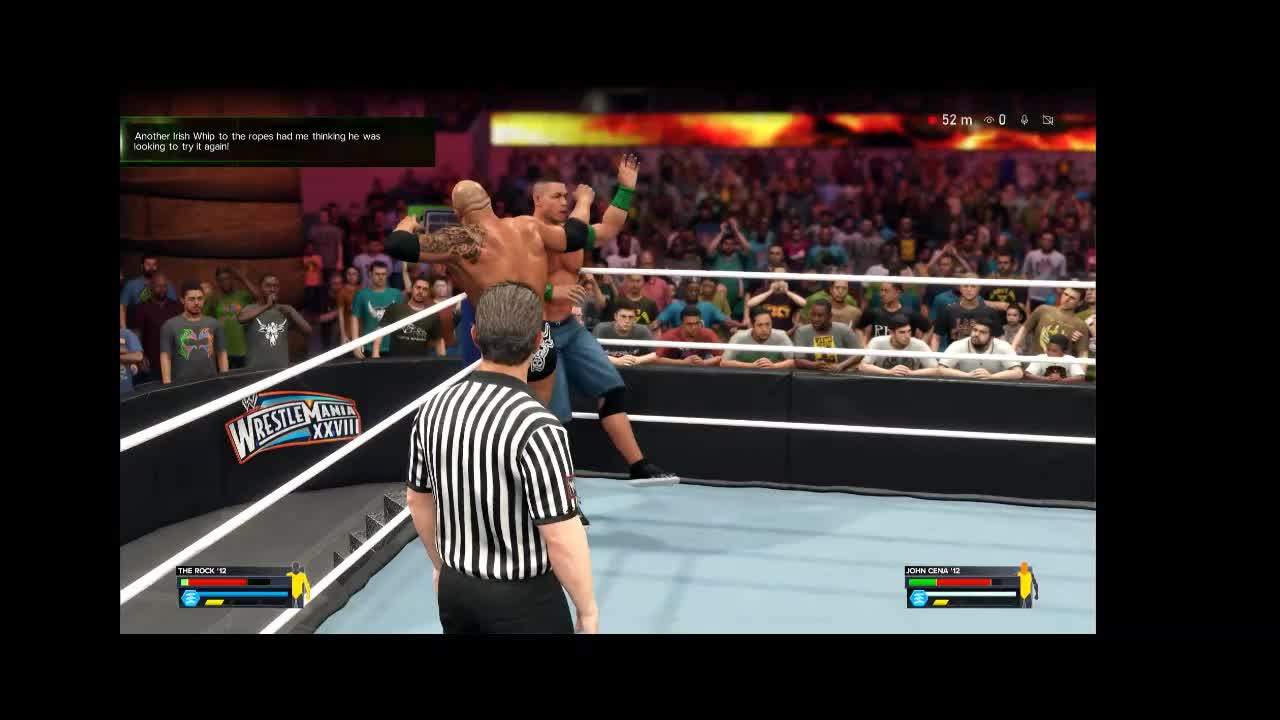
Task: Click John Cena's blue momentum emblem
Action: tap(918, 598)
